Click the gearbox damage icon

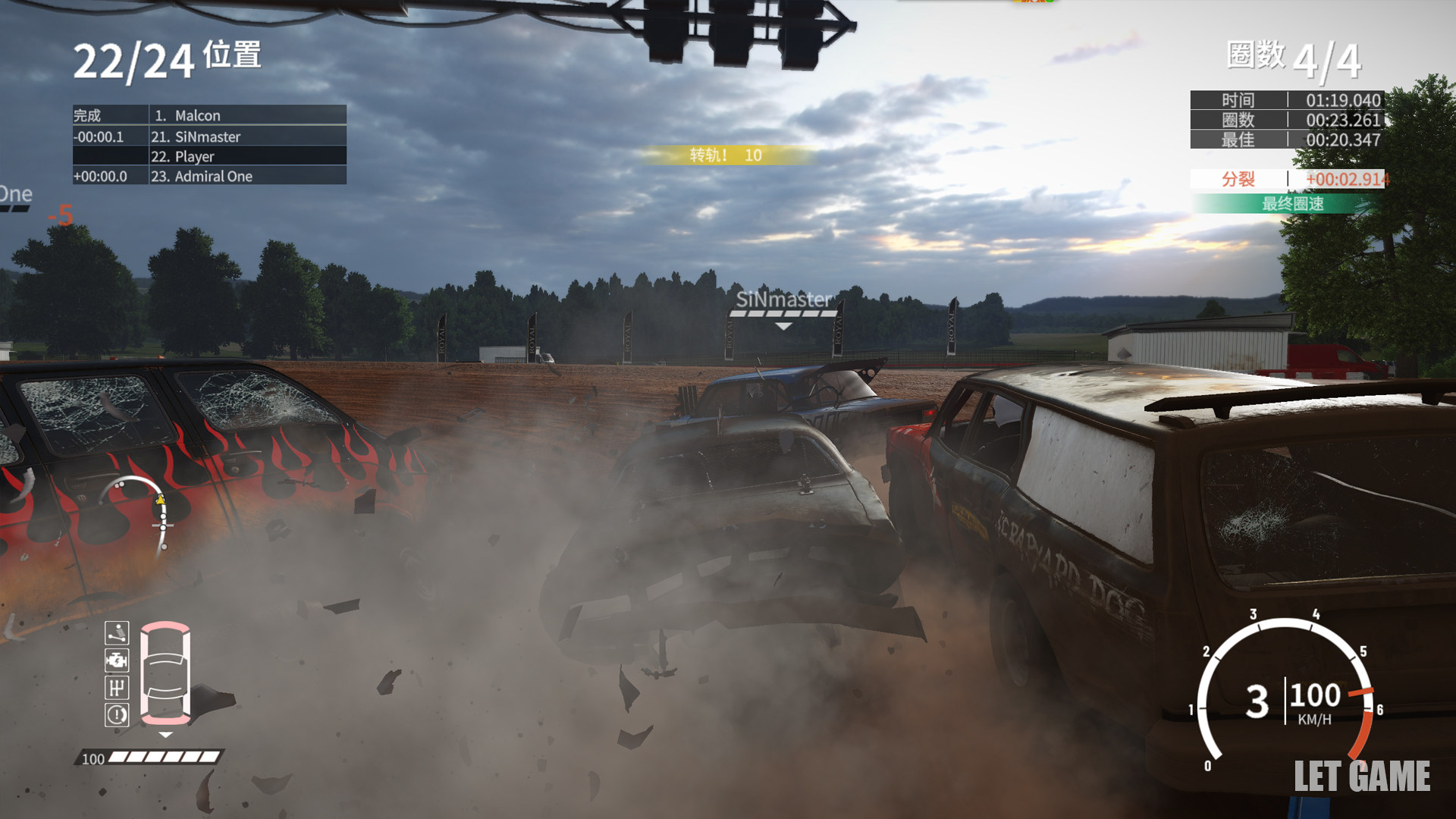[x=117, y=687]
